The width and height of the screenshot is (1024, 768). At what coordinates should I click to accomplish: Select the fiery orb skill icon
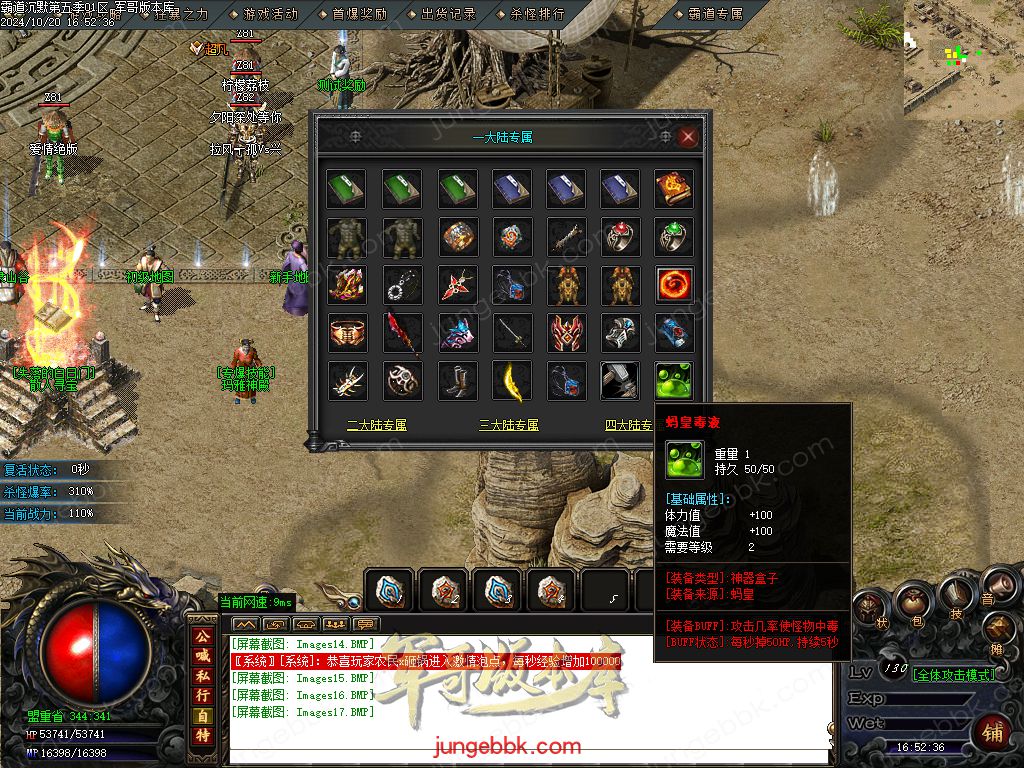click(674, 285)
